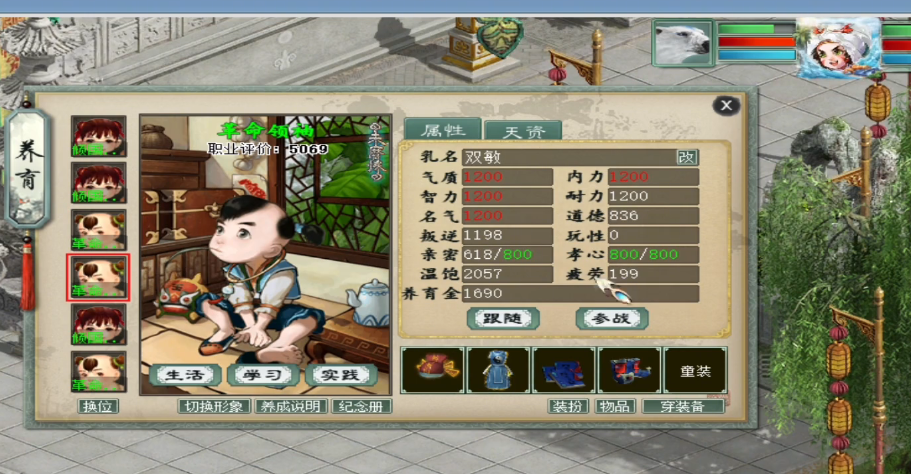Click the 改 rename button beside 乳名

687,156
